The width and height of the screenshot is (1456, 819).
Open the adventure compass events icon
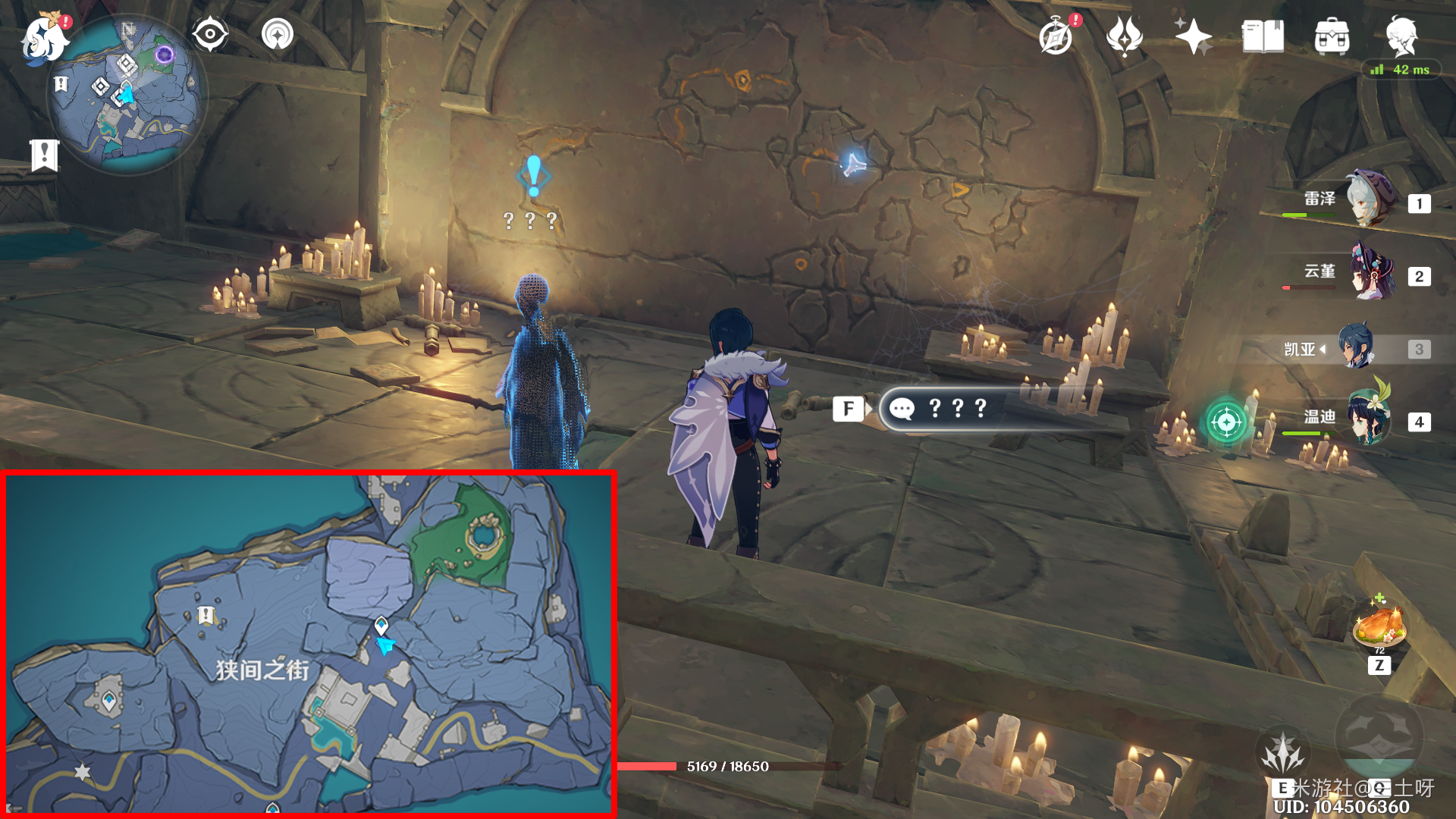1056,36
